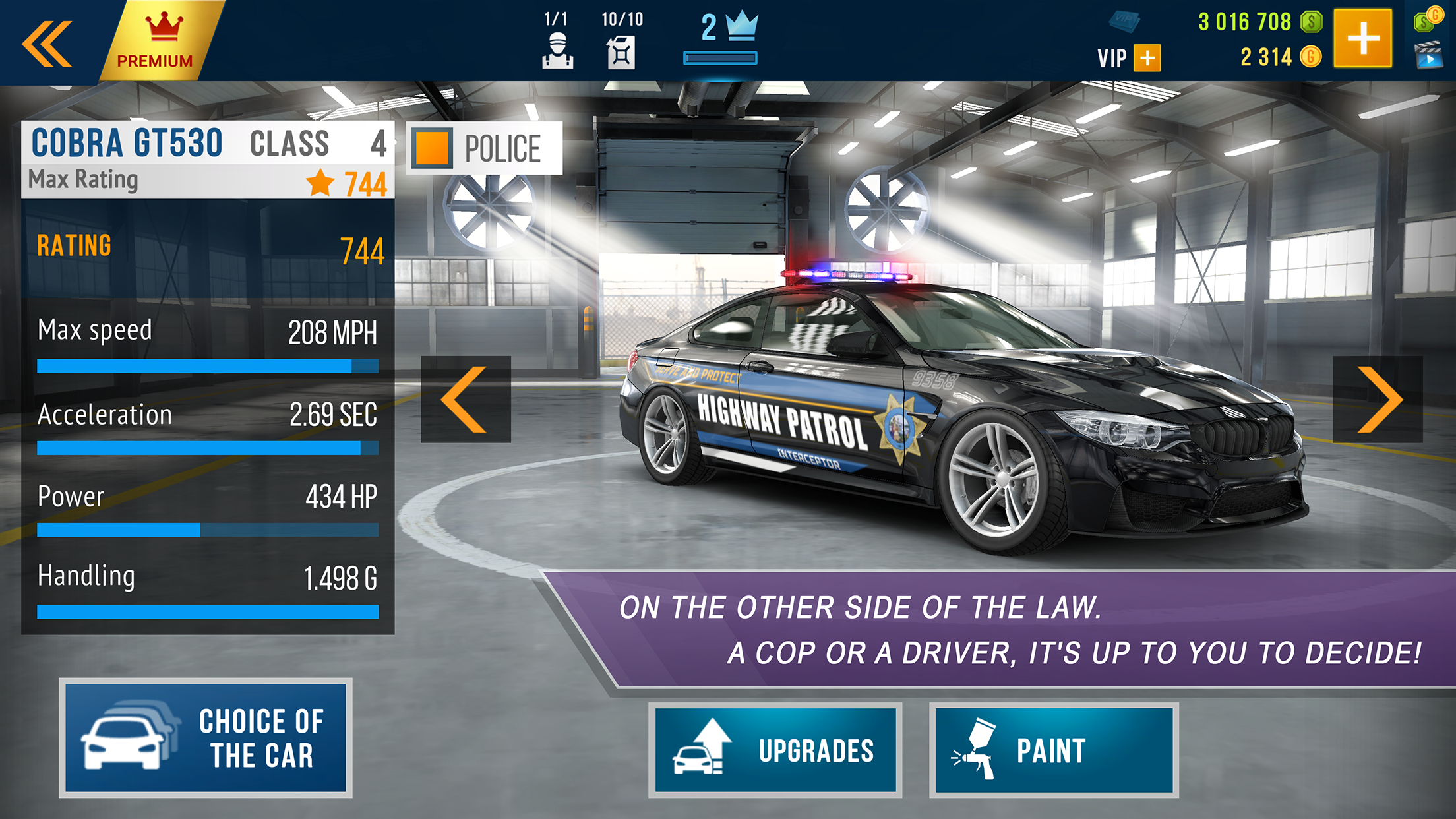Click the Max Rating 744 star row
1456x819 pixels.
click(207, 183)
